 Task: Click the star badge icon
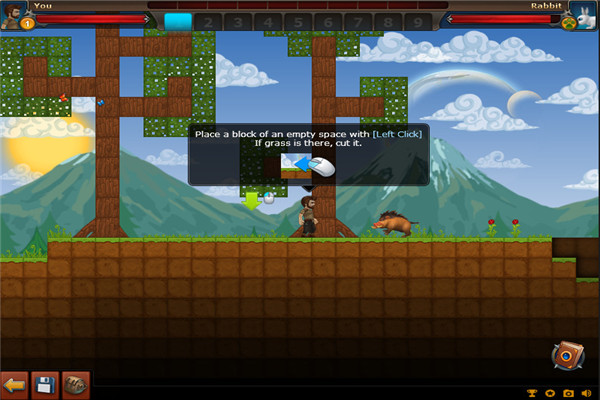549,393
